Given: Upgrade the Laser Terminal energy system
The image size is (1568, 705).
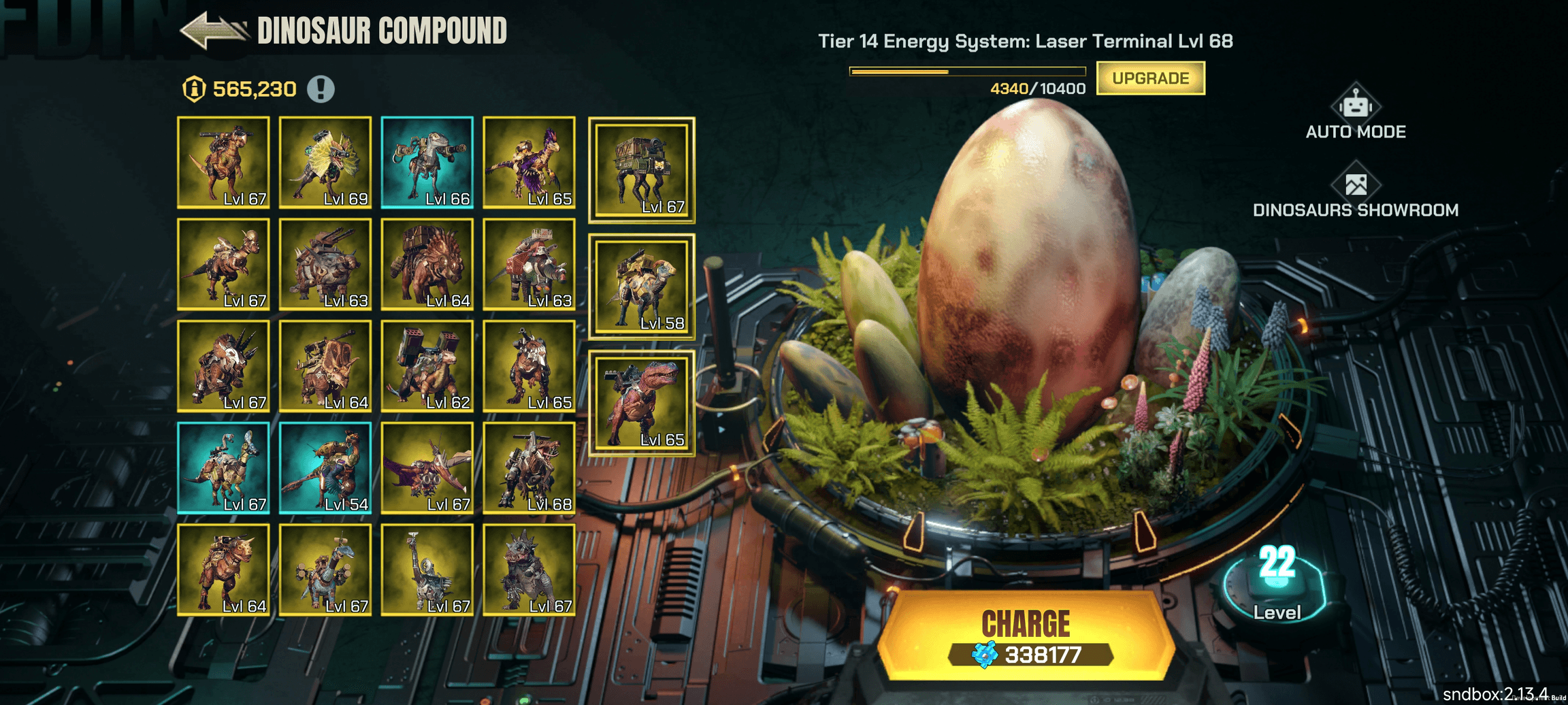Looking at the screenshot, I should click(1150, 78).
